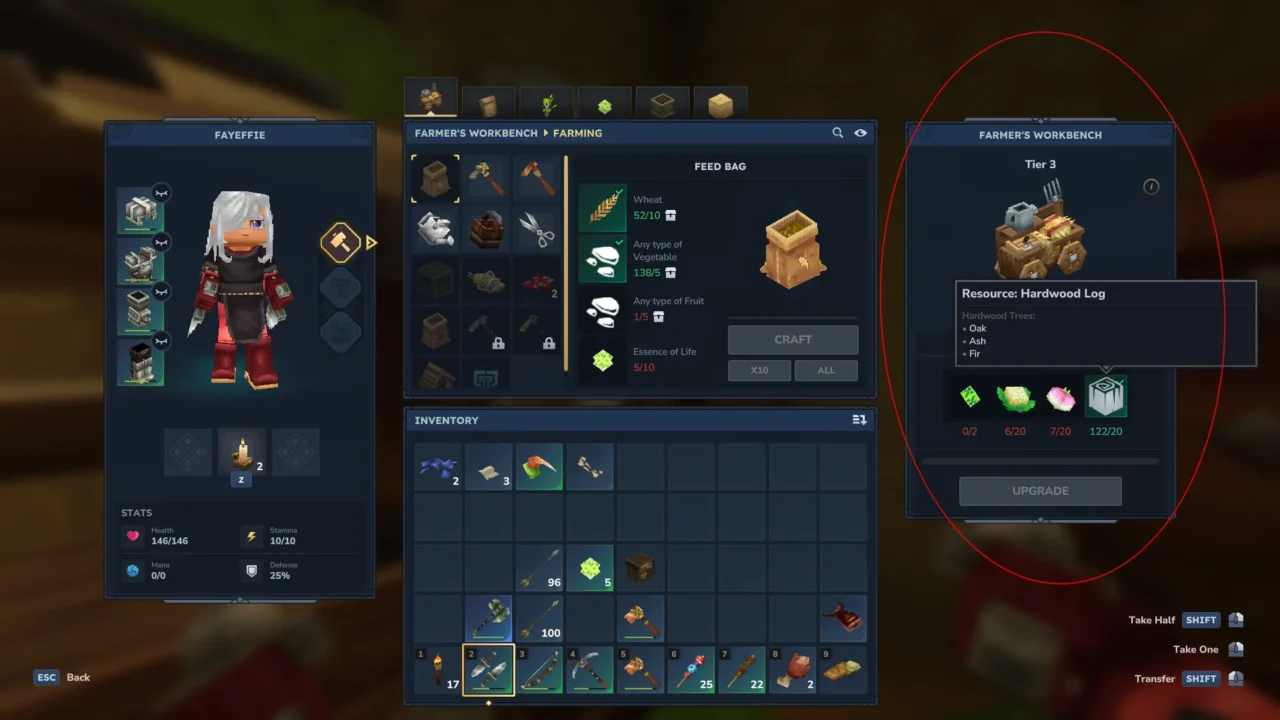Toggle the eye visibility filter
The height and width of the screenshot is (720, 1280).
click(x=860, y=133)
